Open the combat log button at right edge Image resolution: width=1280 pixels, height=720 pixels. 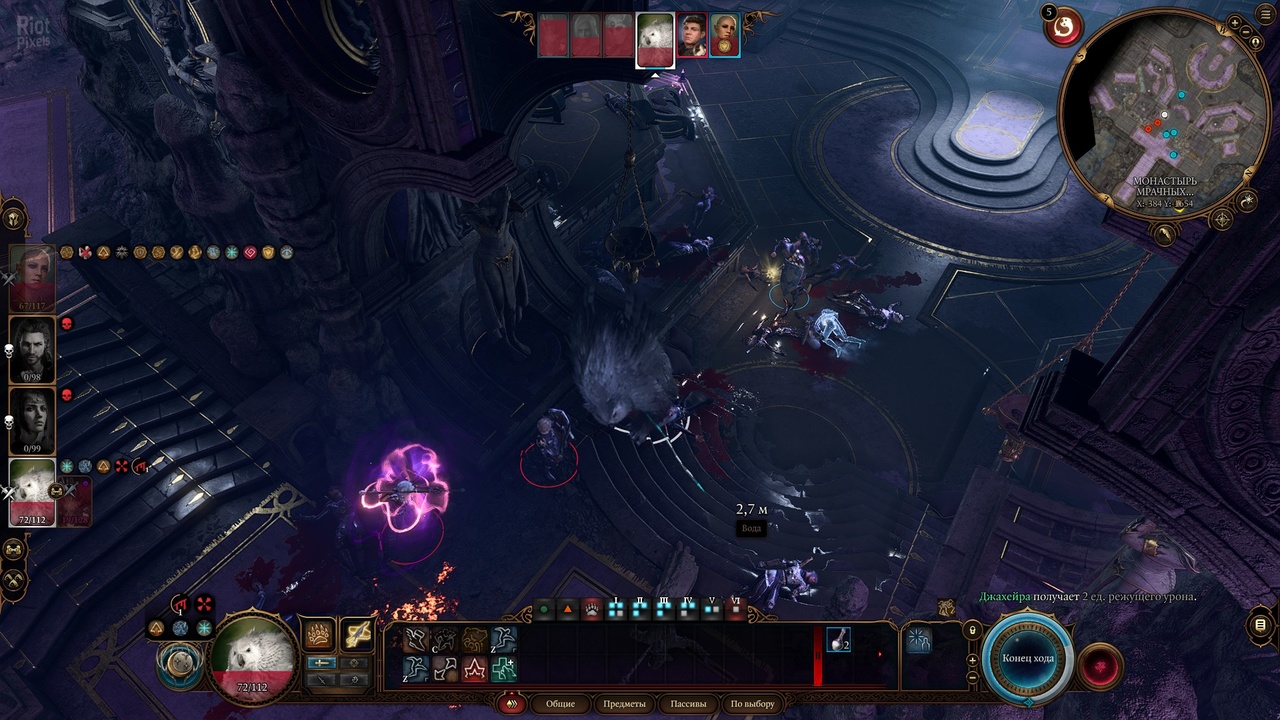[x=1259, y=626]
